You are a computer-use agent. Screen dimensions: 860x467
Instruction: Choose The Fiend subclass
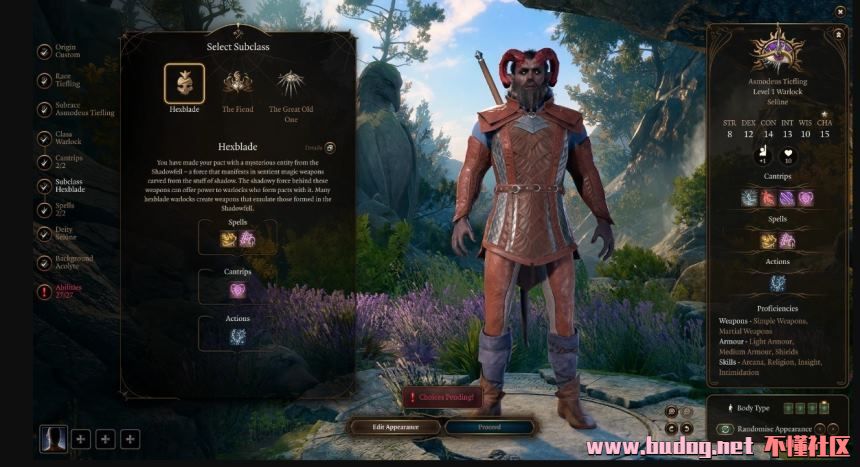(x=237, y=83)
